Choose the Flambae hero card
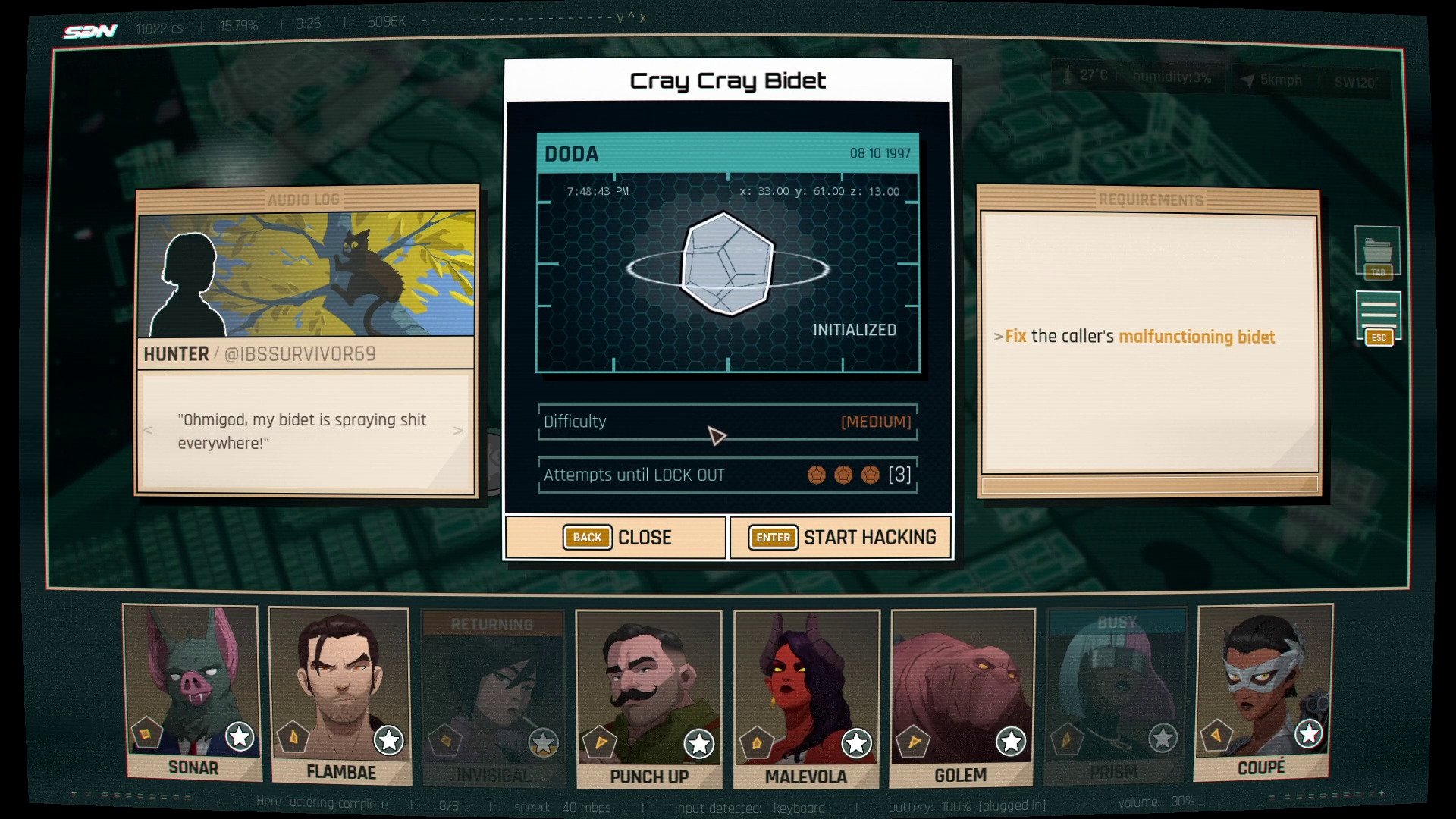The image size is (1456, 819). pos(340,694)
